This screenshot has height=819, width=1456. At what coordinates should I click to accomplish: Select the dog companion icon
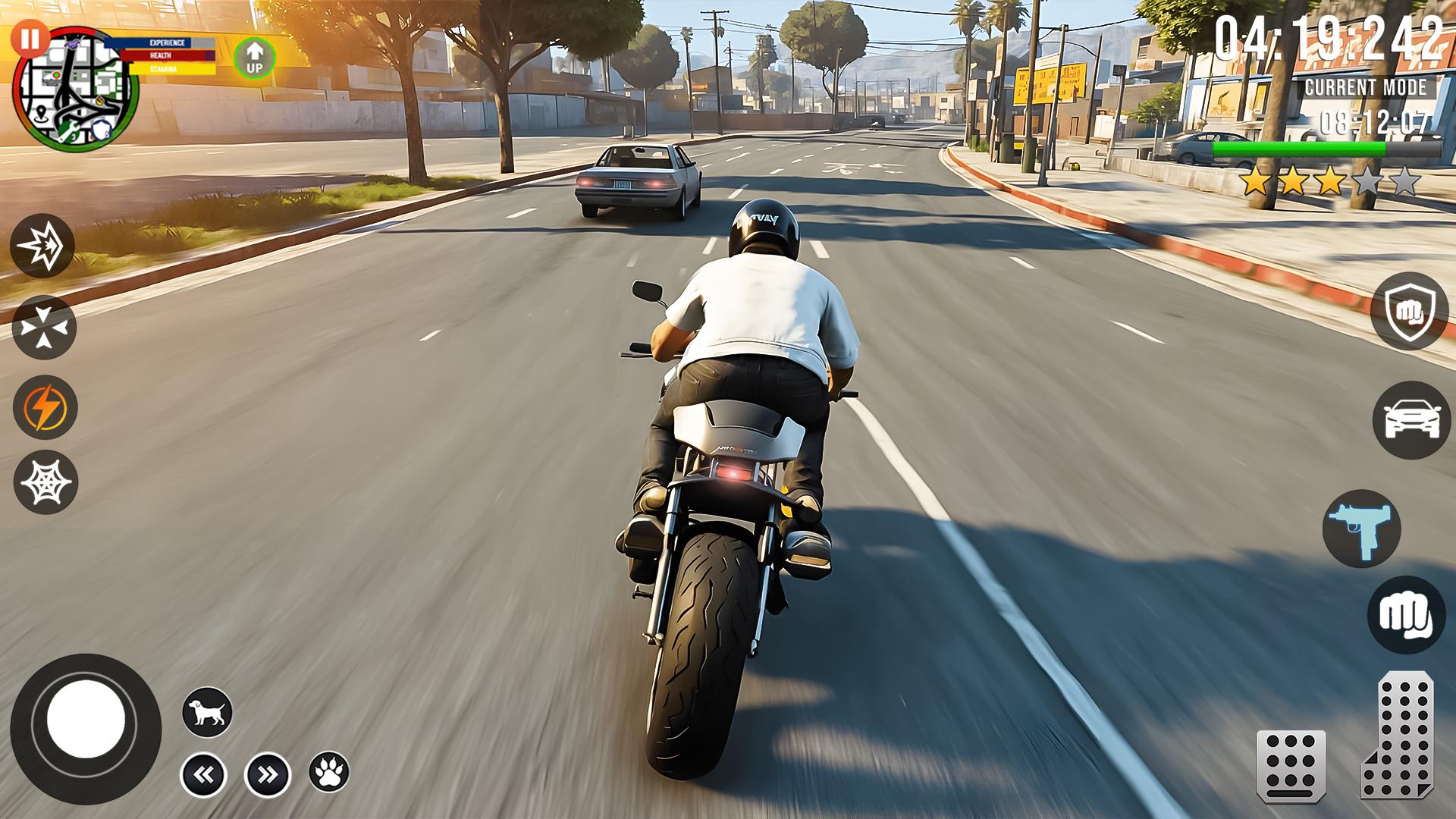(207, 712)
